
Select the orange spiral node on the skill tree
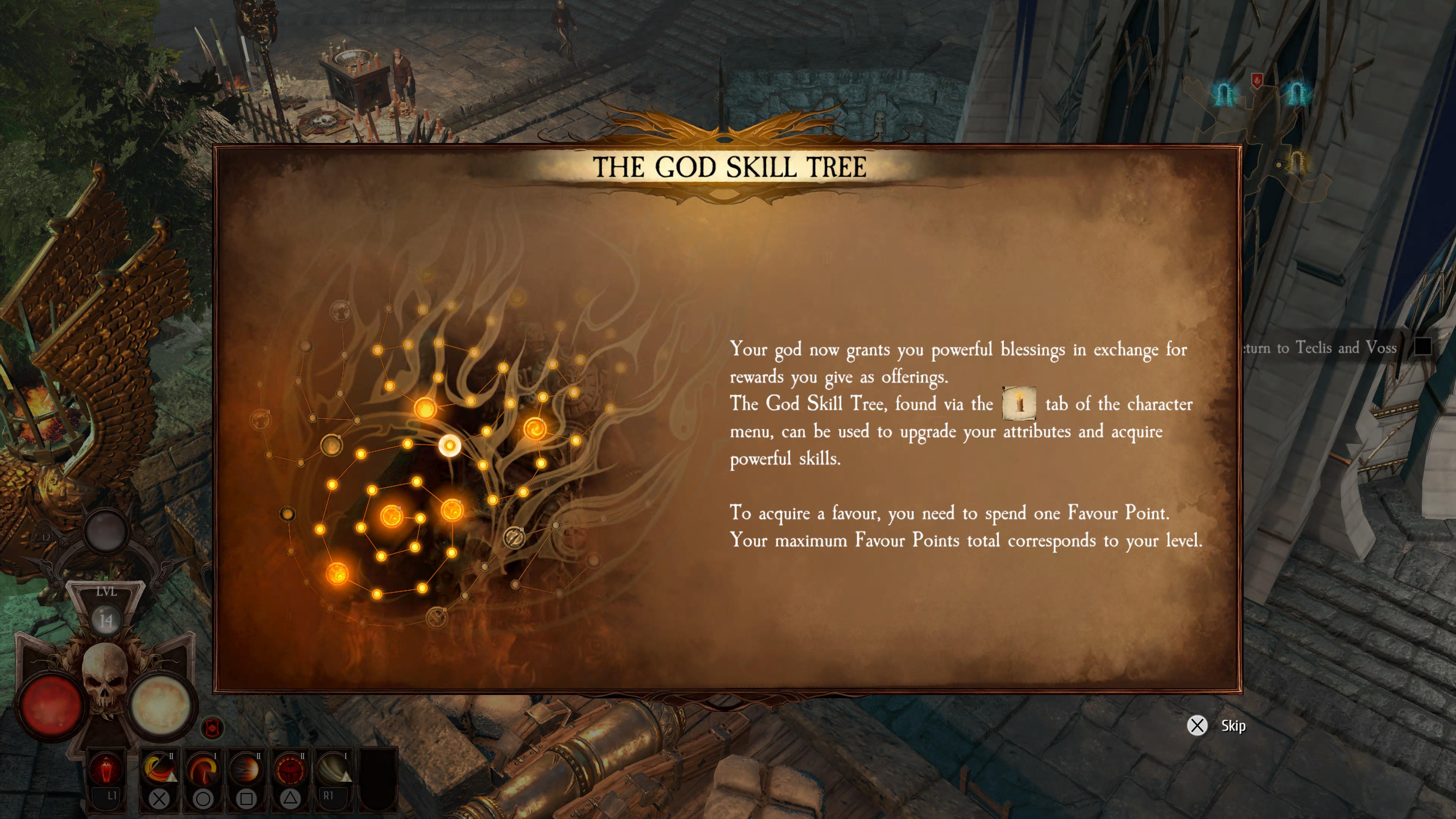pyautogui.click(x=535, y=428)
